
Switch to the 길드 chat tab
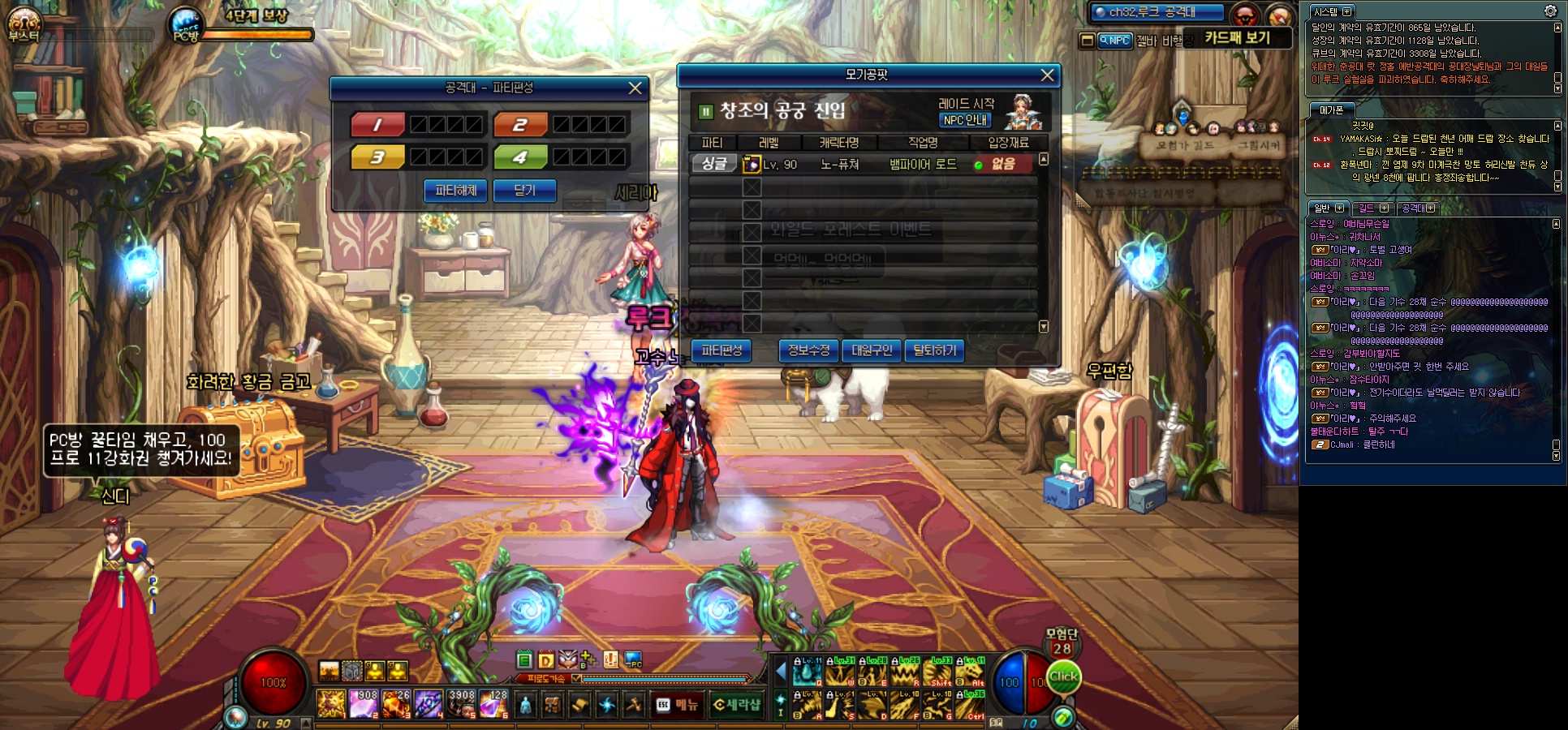coord(1372,208)
